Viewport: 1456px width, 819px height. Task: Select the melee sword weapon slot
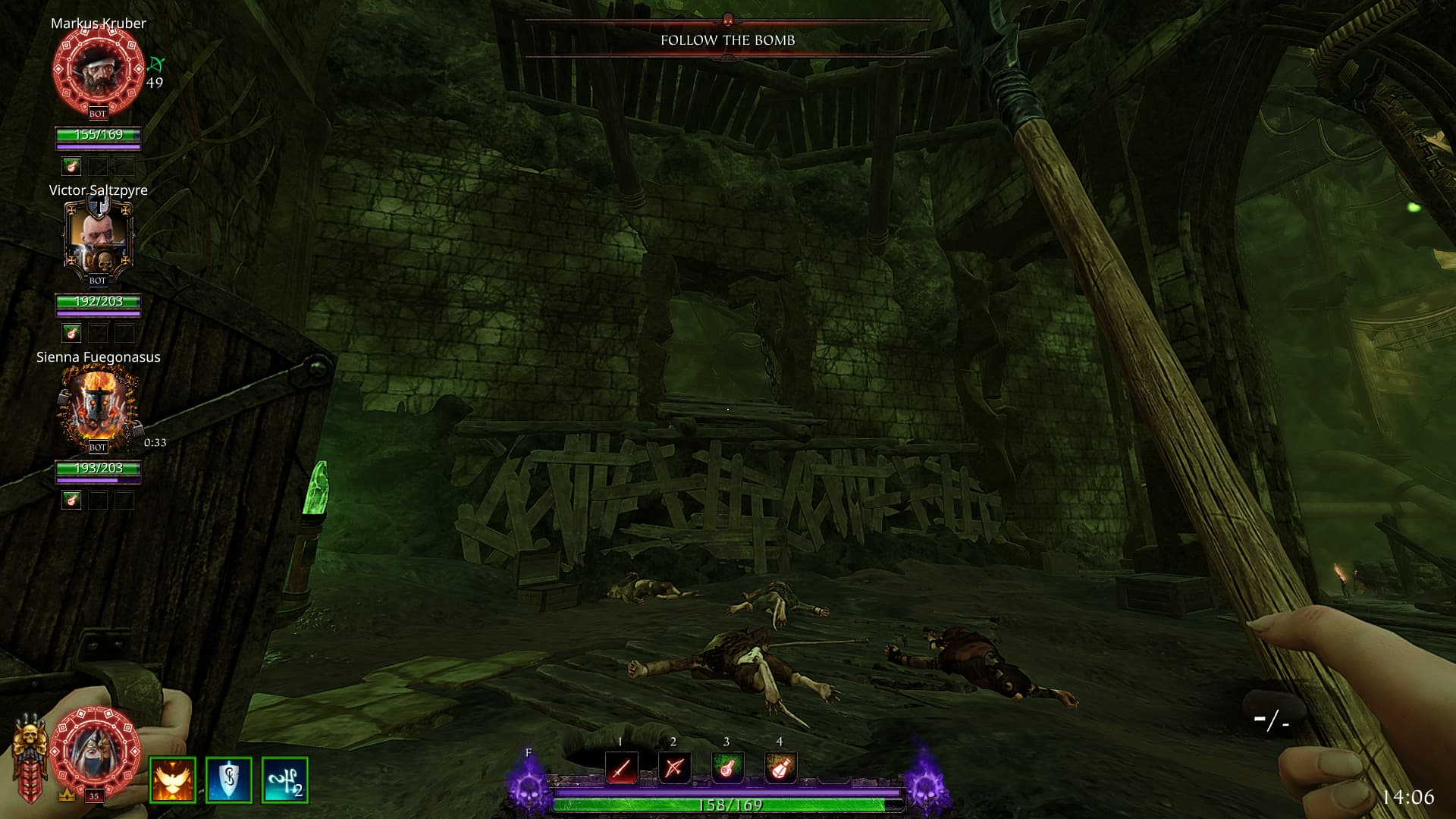(621, 768)
